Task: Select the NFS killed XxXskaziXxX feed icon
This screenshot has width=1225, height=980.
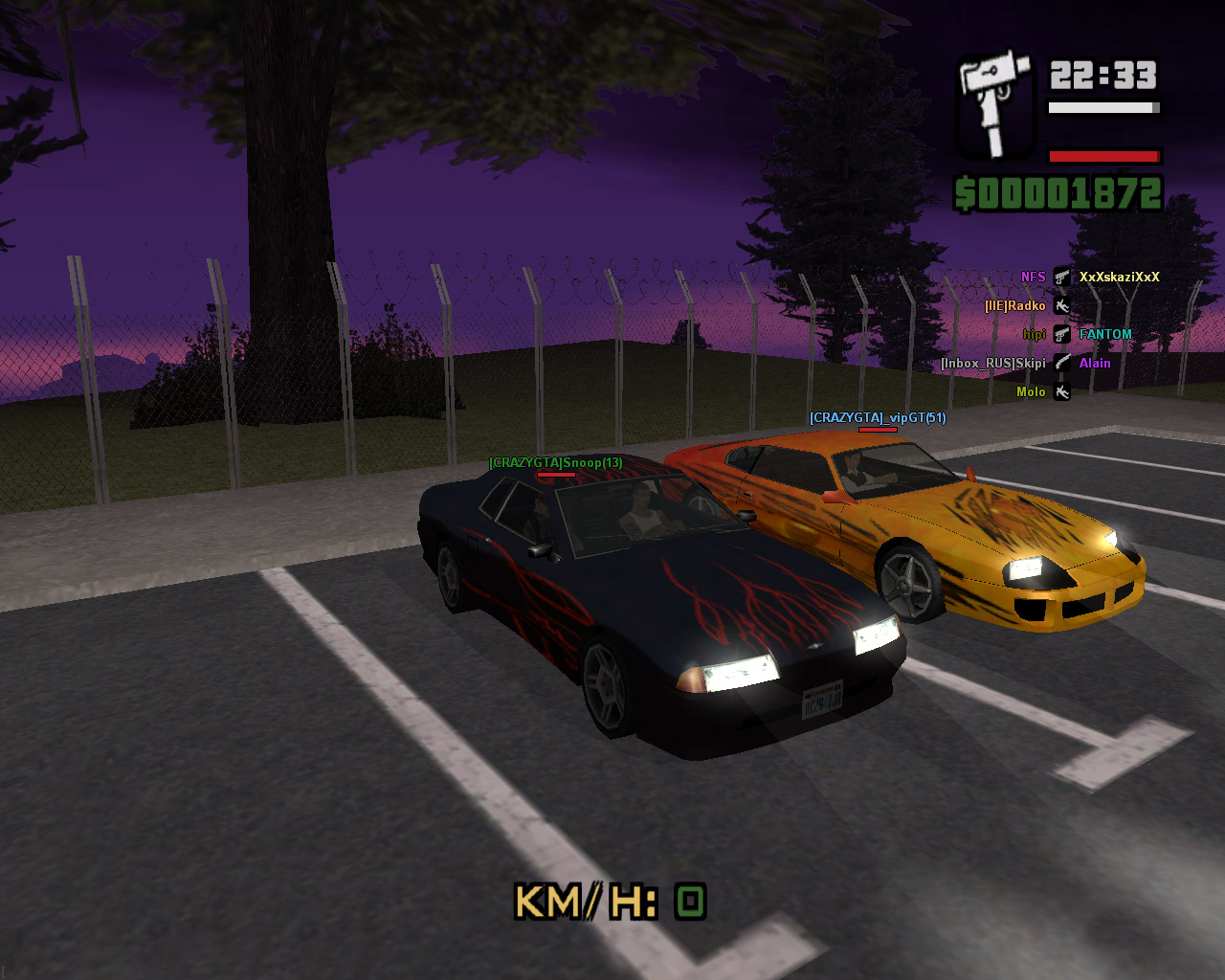Action: coord(1061,278)
